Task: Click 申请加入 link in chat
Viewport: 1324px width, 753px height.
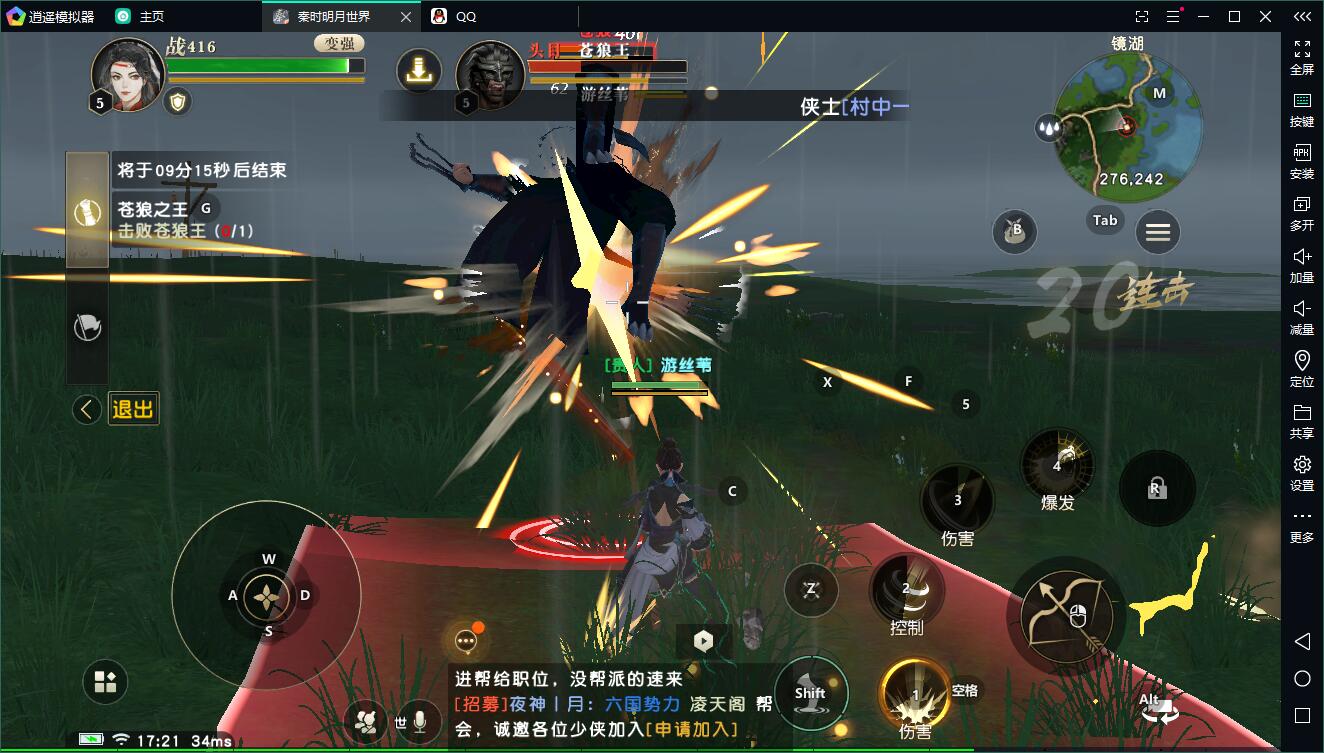Action: (x=692, y=730)
